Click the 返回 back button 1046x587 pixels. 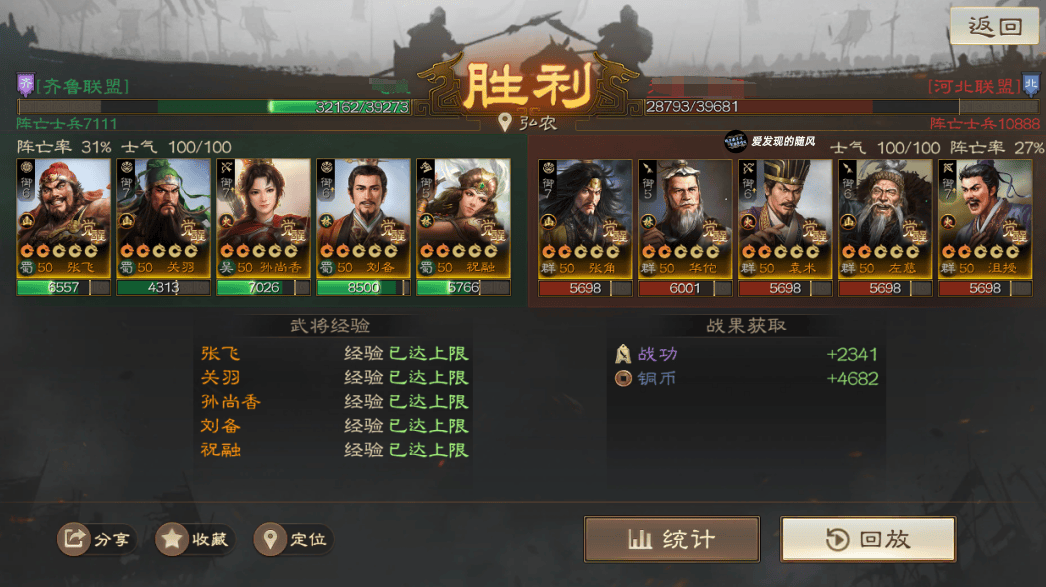tap(994, 27)
